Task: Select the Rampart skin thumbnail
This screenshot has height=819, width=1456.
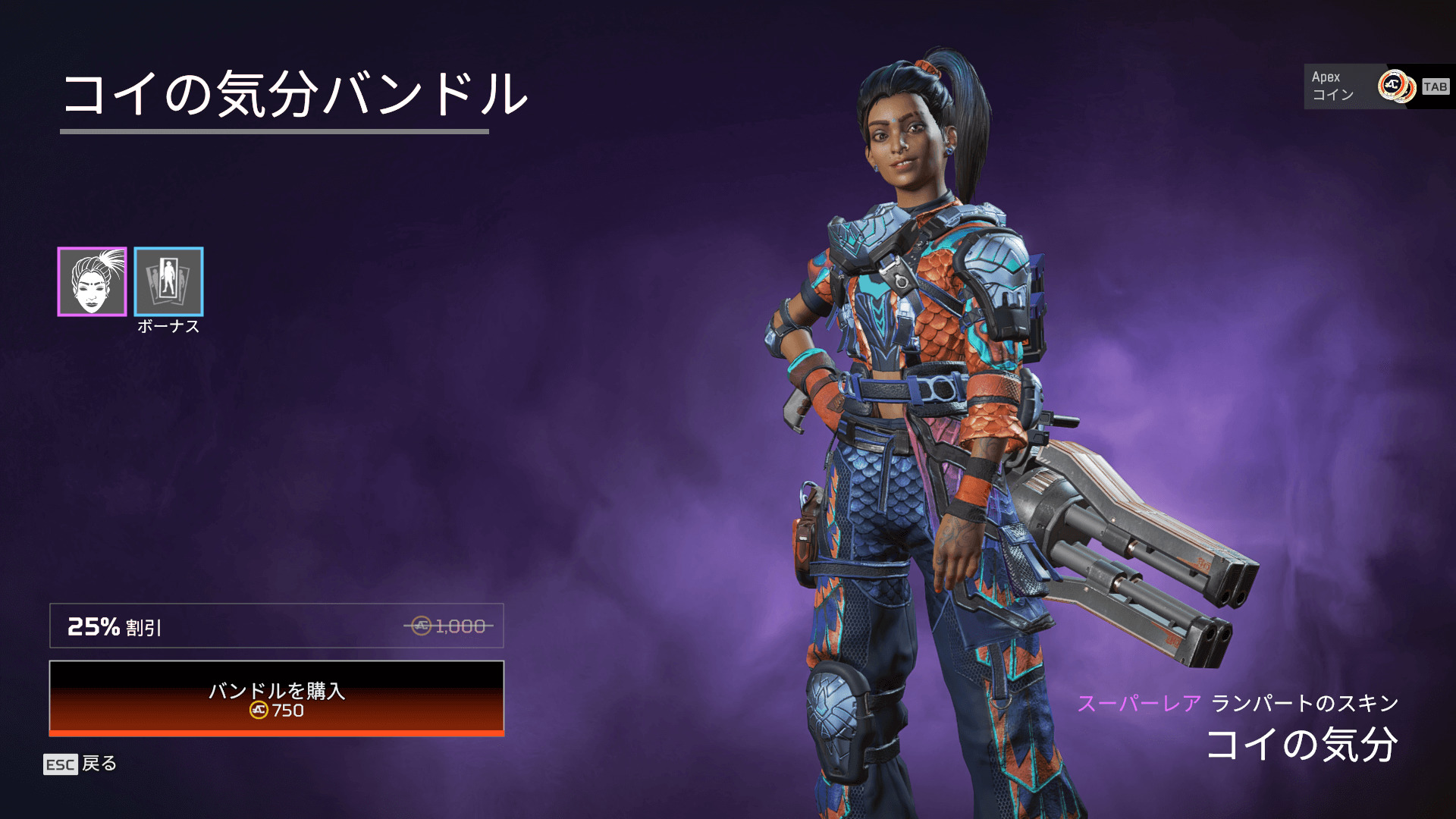Action: click(x=92, y=281)
